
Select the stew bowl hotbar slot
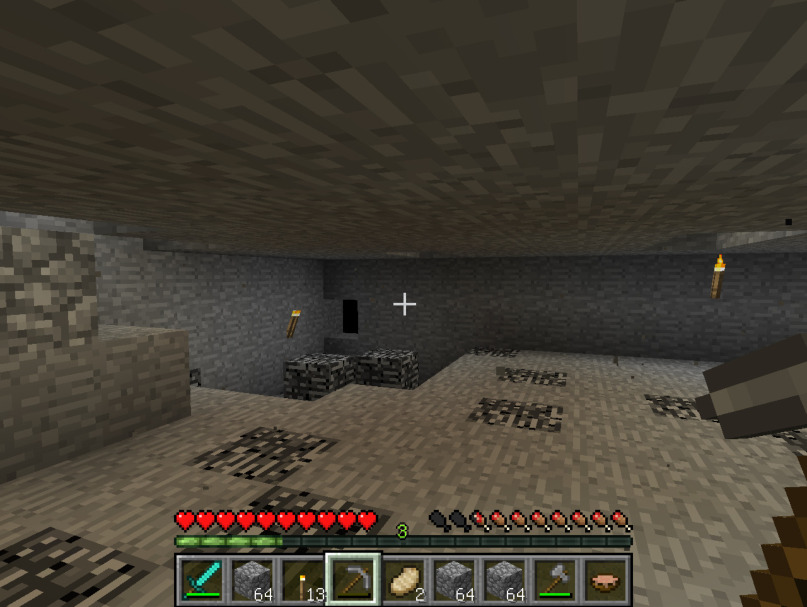(x=605, y=579)
